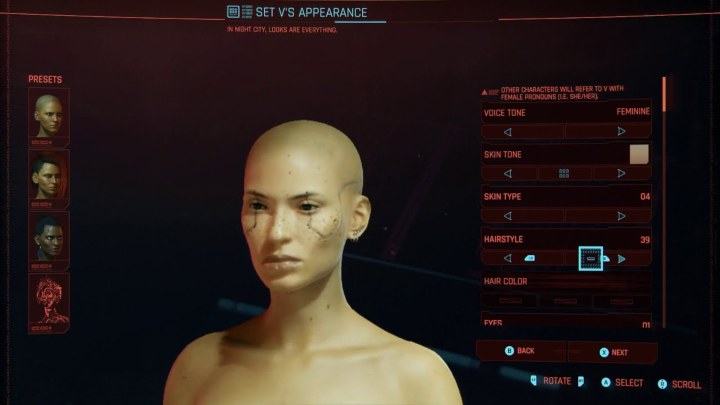Switch voice tone with the left arrow
720x405 pixels.
click(507, 131)
